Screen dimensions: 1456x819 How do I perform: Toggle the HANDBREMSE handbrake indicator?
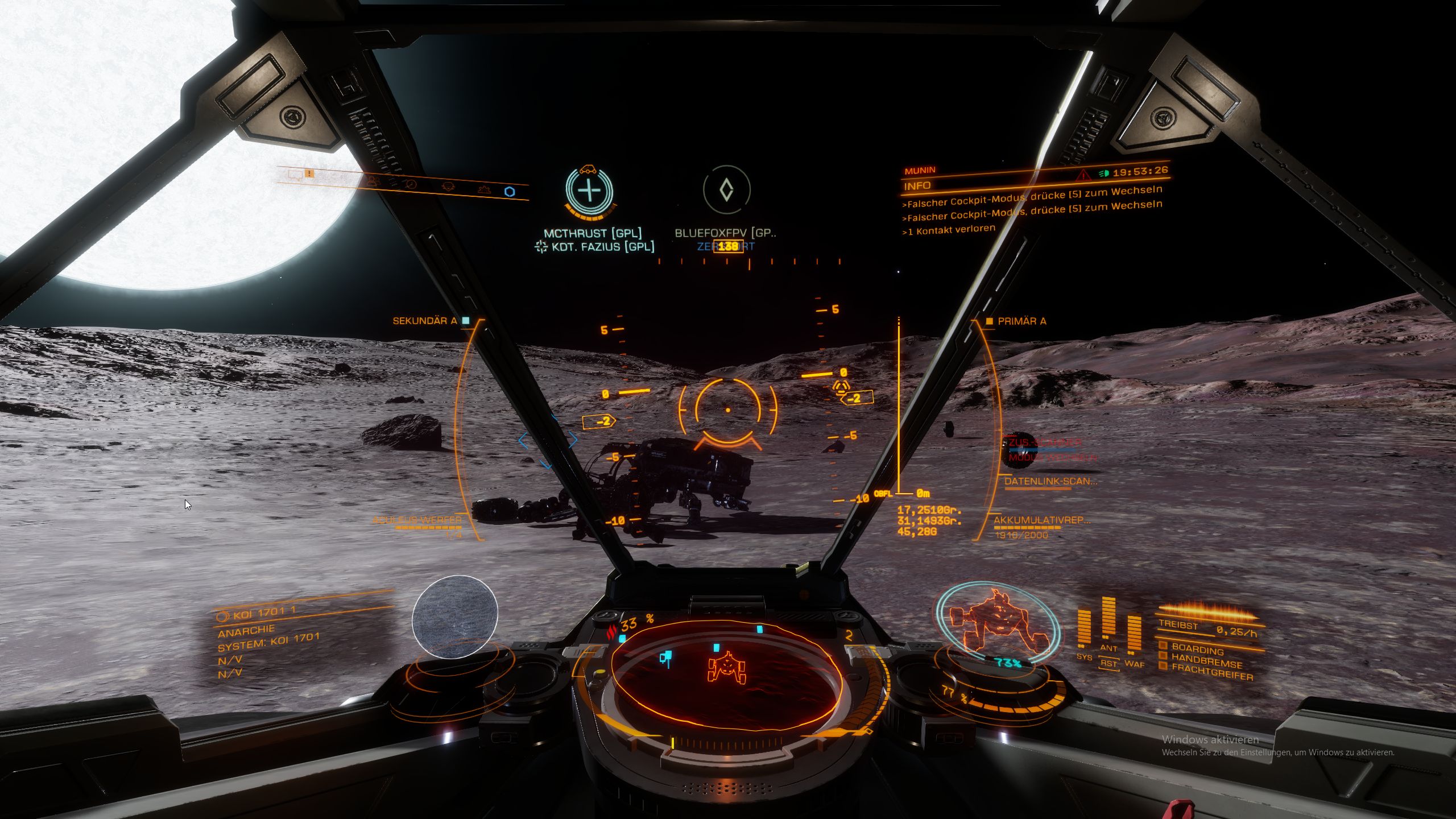coord(1206,662)
